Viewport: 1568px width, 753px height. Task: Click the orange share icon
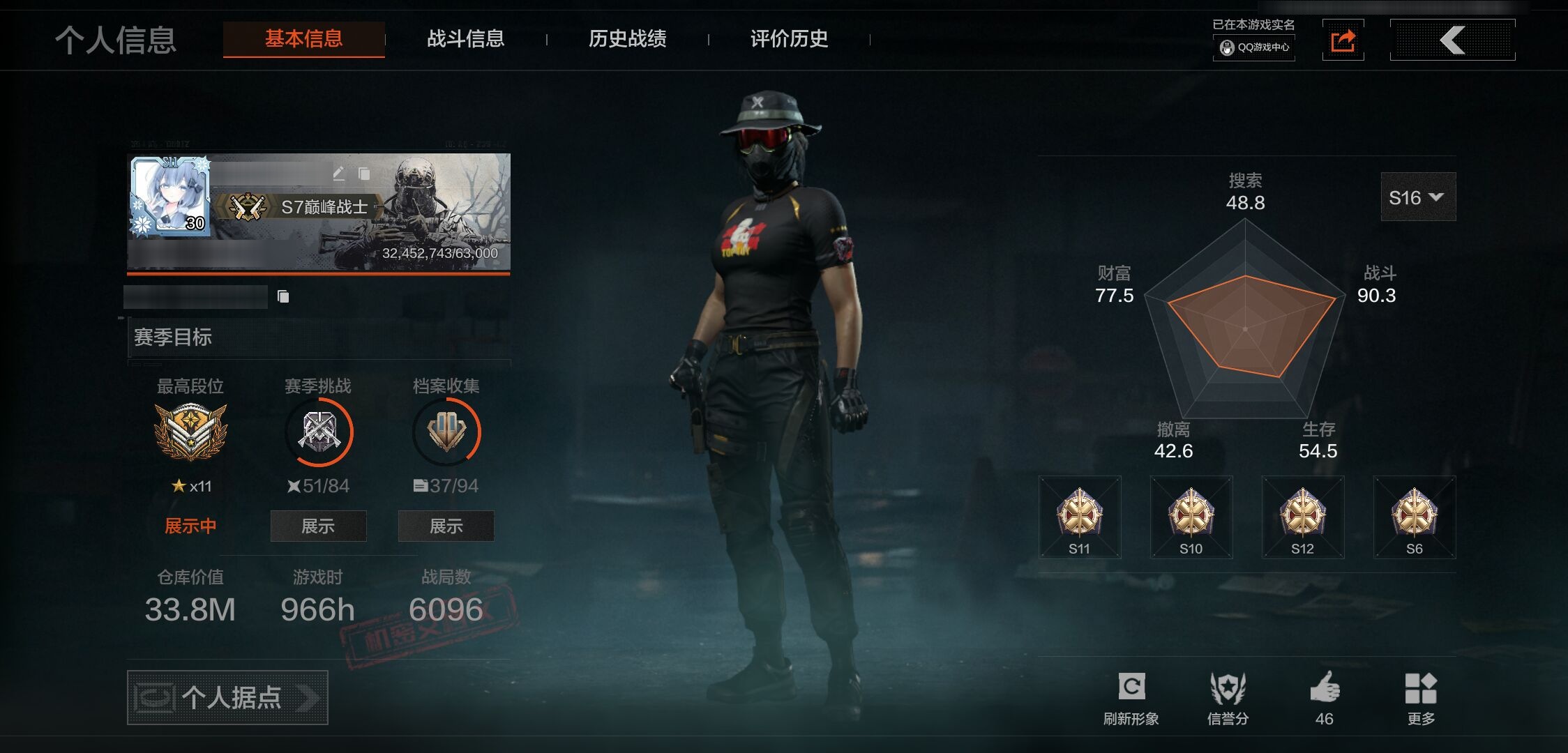tap(1343, 40)
